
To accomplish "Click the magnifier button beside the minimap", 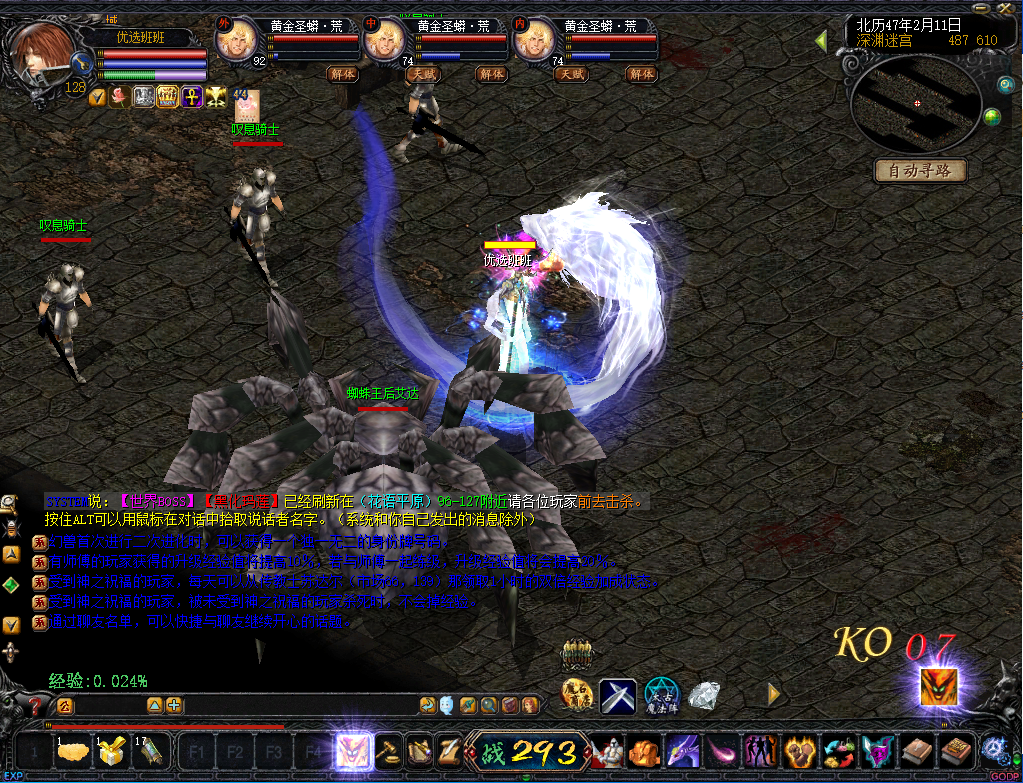I will tap(1006, 86).
